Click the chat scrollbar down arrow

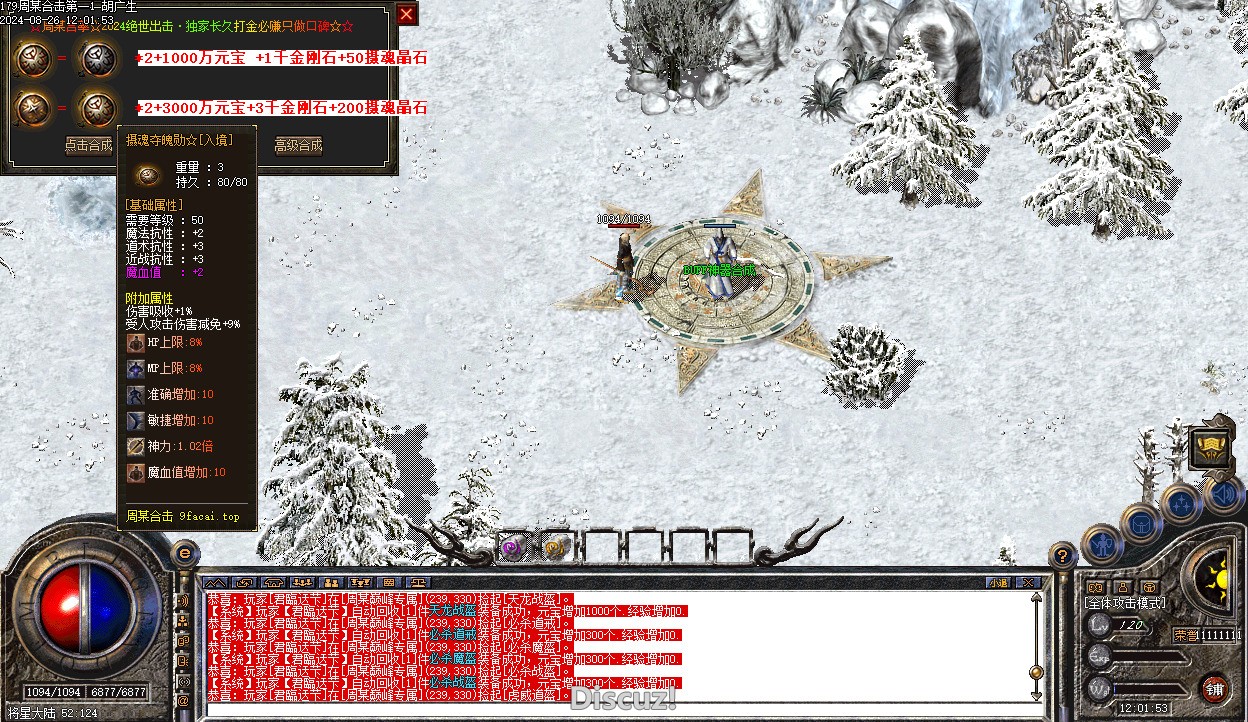(1036, 694)
